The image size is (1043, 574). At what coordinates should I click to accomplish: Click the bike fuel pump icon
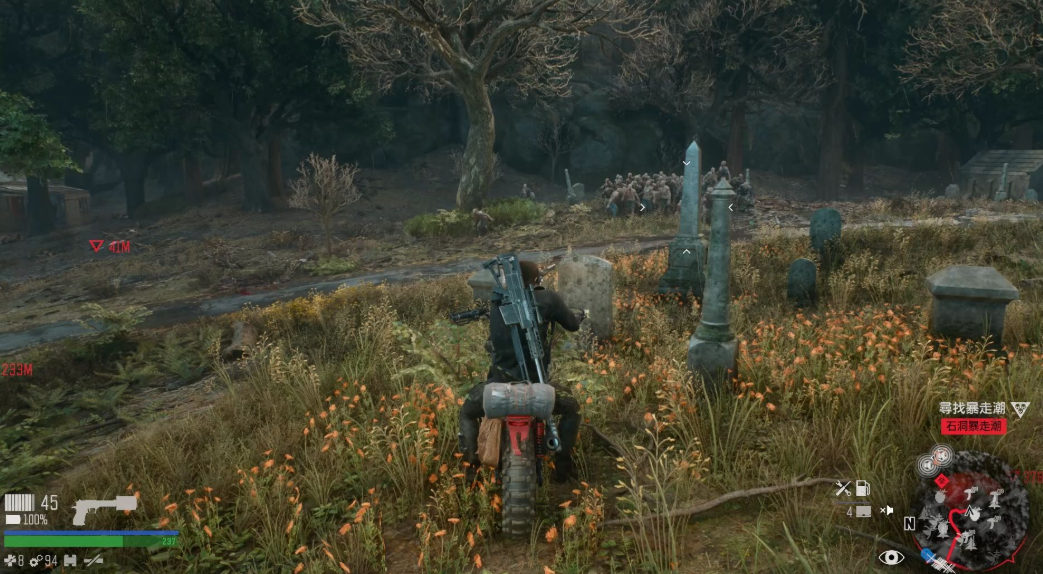863,489
